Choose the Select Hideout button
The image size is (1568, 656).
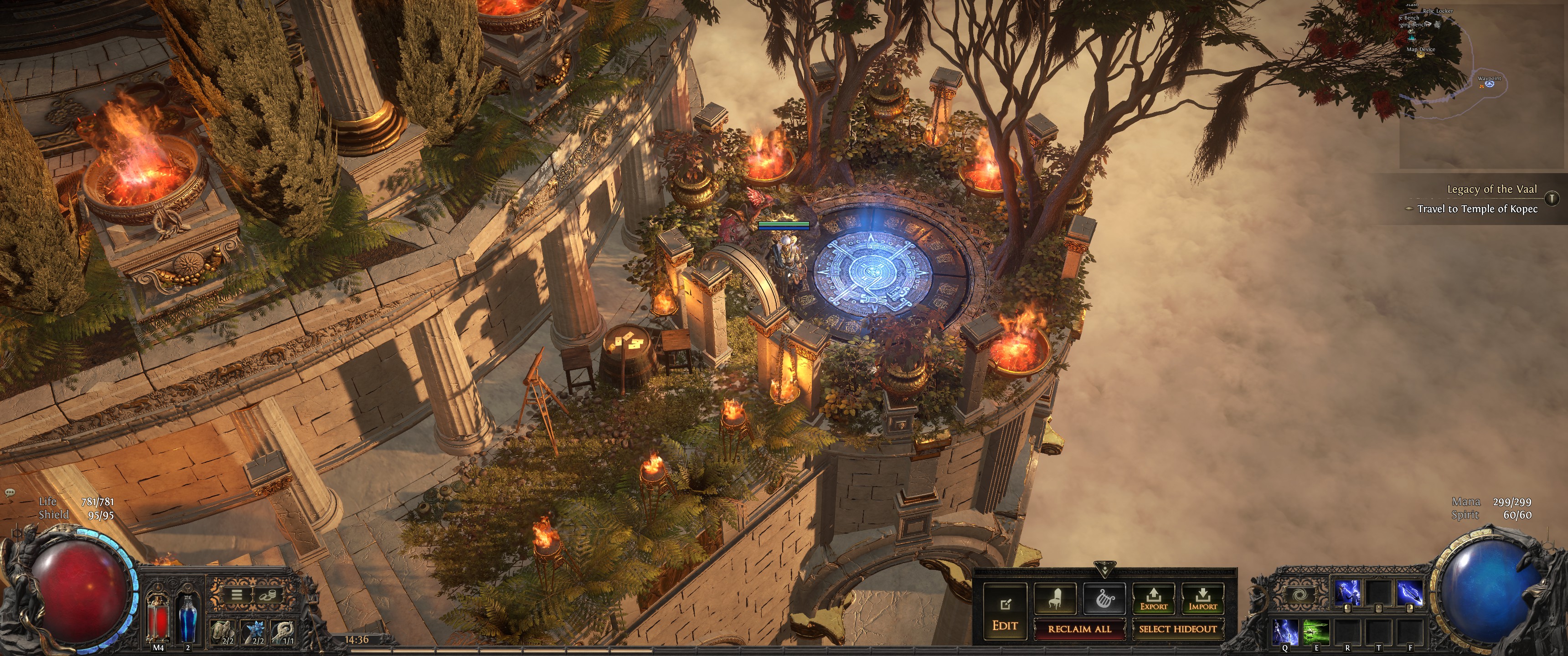tap(1177, 629)
